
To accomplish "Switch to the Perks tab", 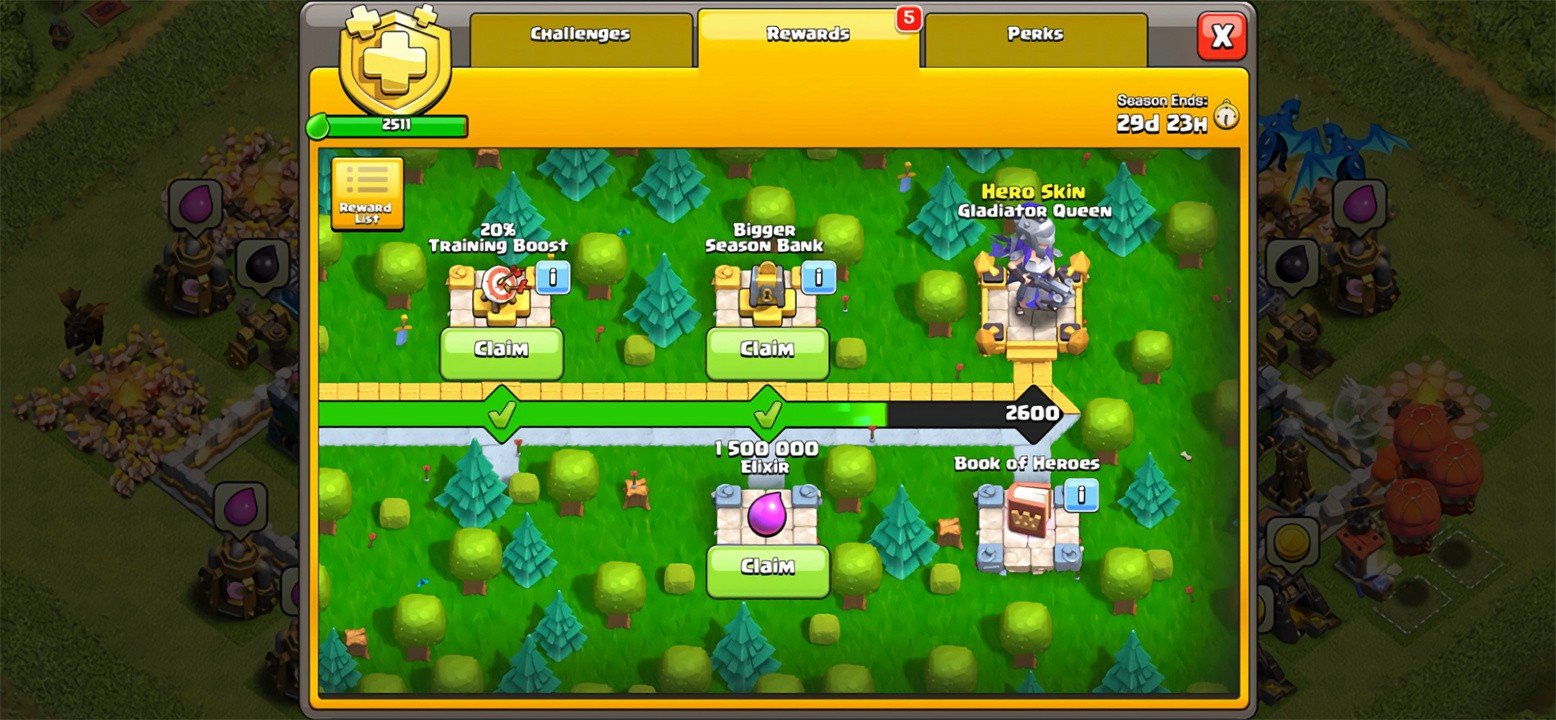I will 1034,33.
